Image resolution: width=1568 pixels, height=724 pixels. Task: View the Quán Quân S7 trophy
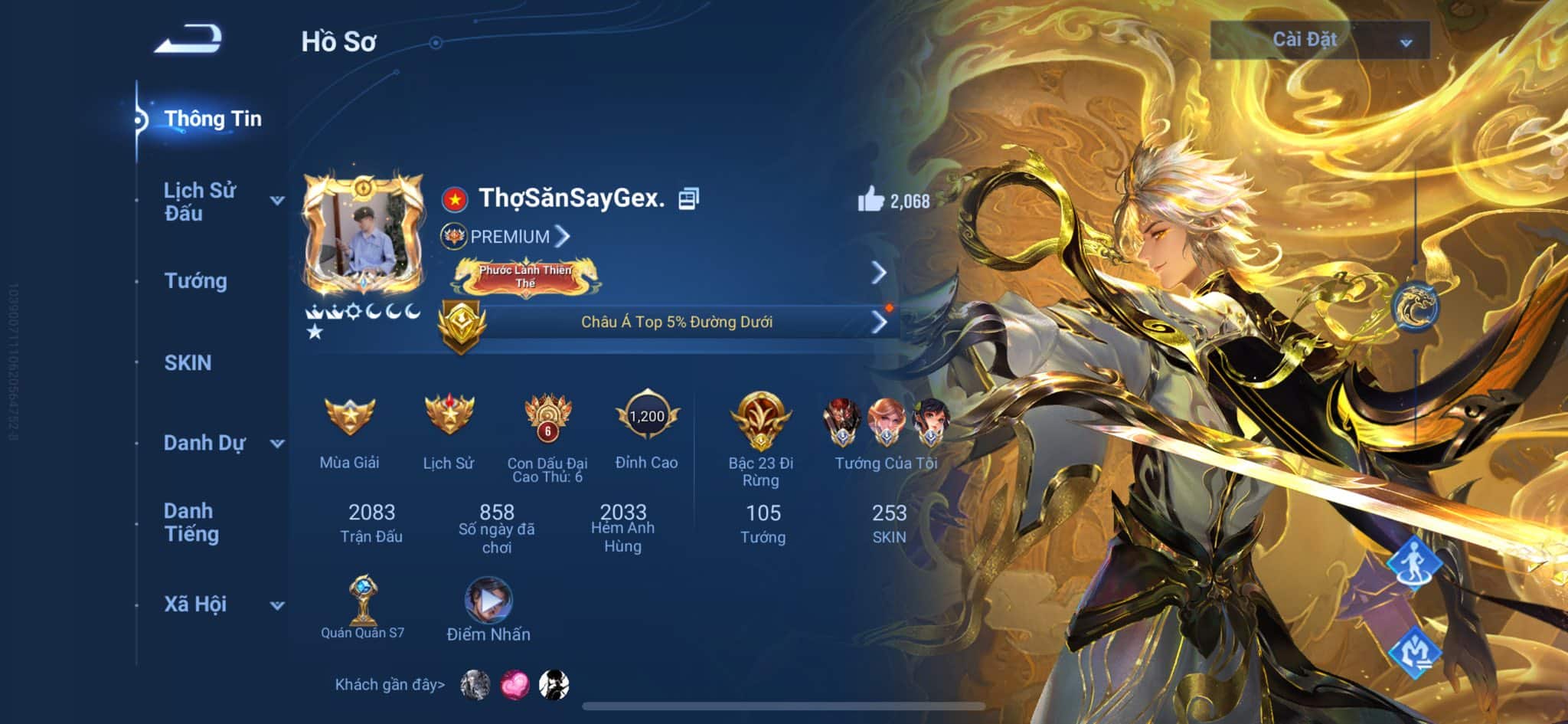362,601
